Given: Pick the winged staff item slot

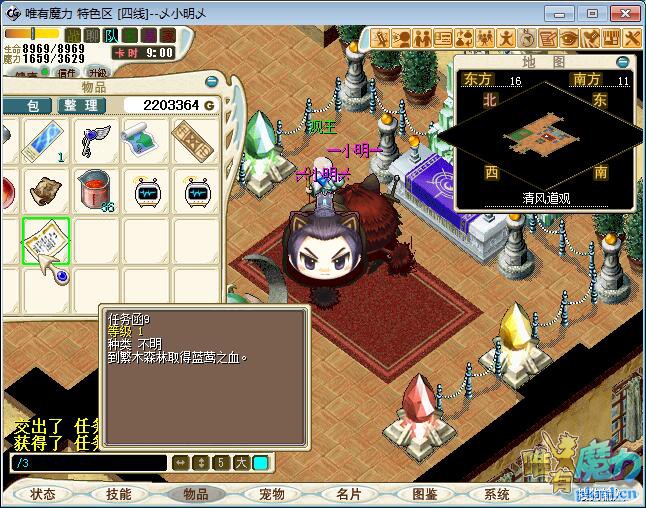Looking at the screenshot, I should pyautogui.click(x=96, y=141).
